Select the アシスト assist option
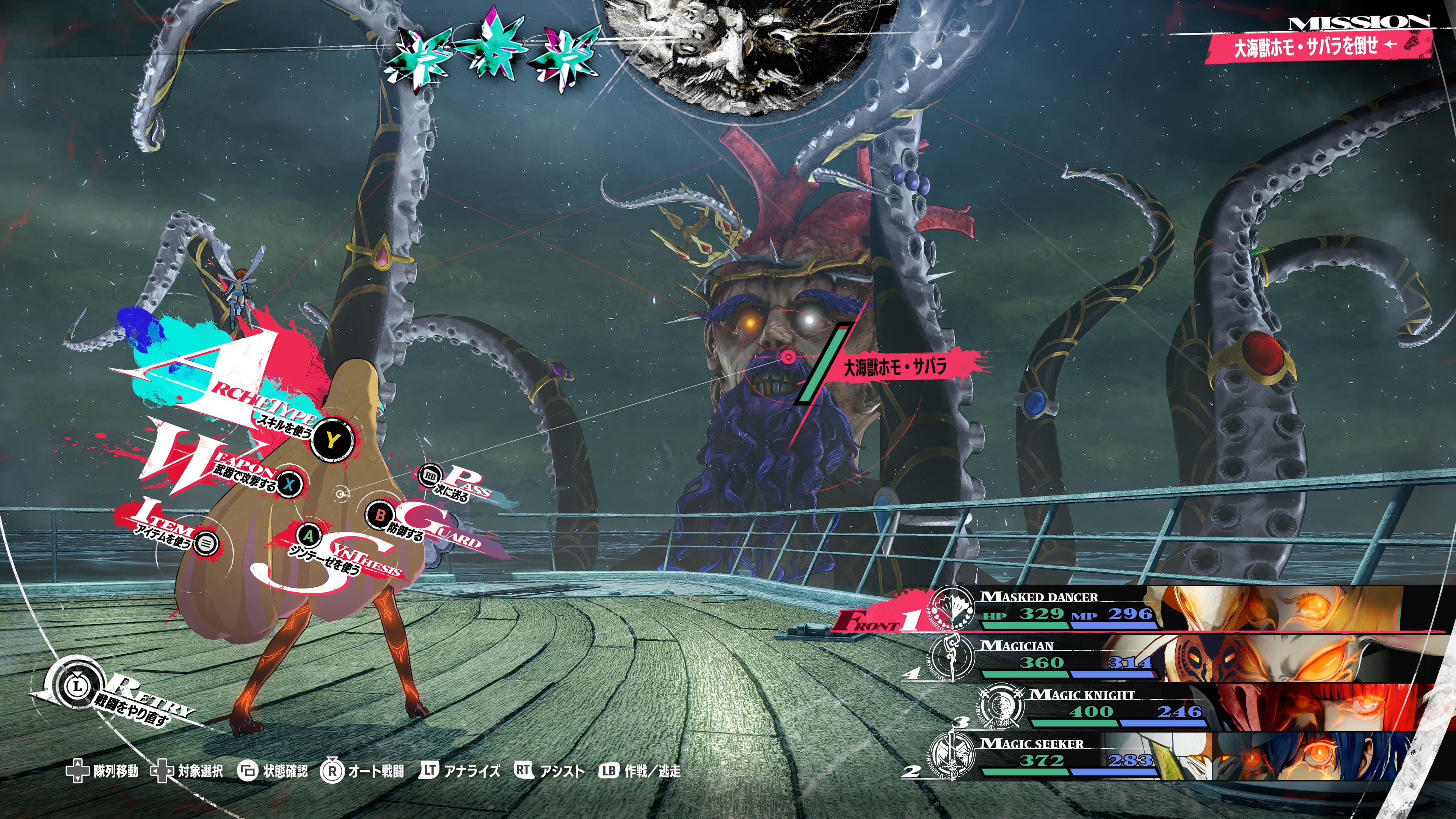 click(x=549, y=771)
